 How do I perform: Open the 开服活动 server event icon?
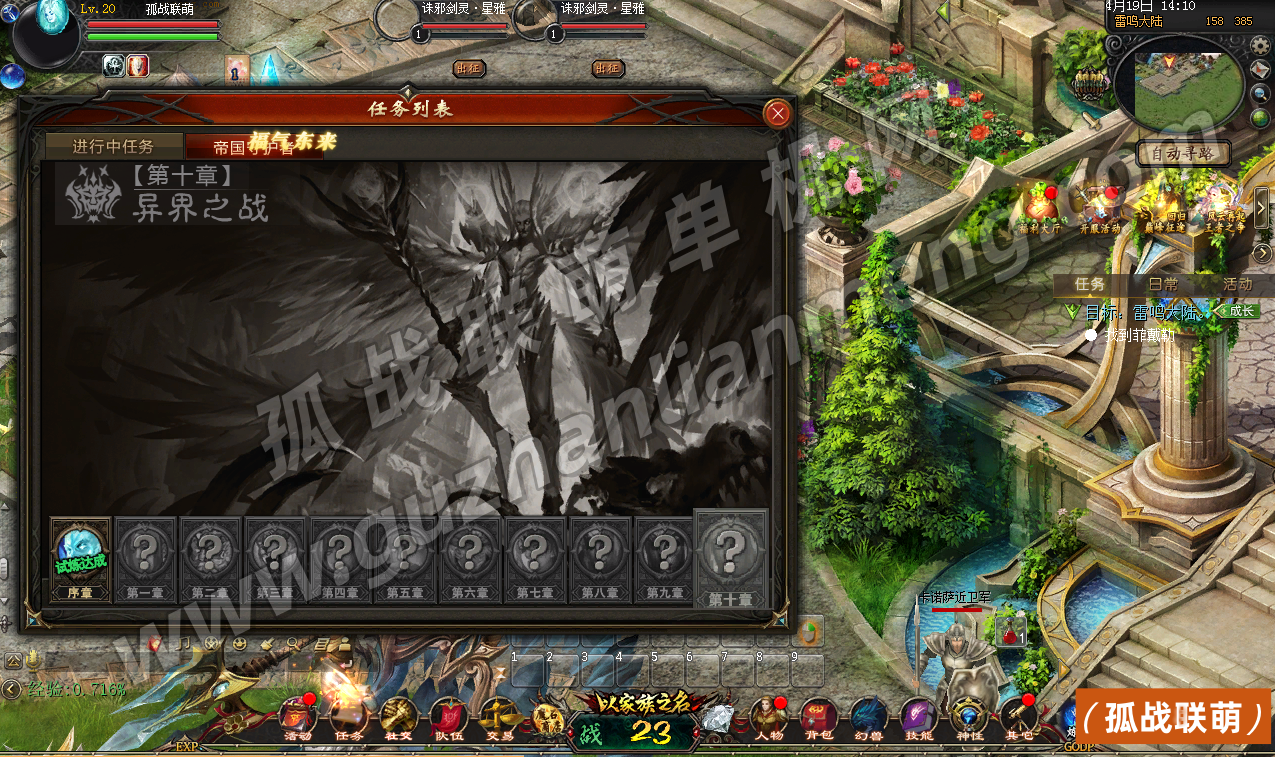click(x=1100, y=208)
